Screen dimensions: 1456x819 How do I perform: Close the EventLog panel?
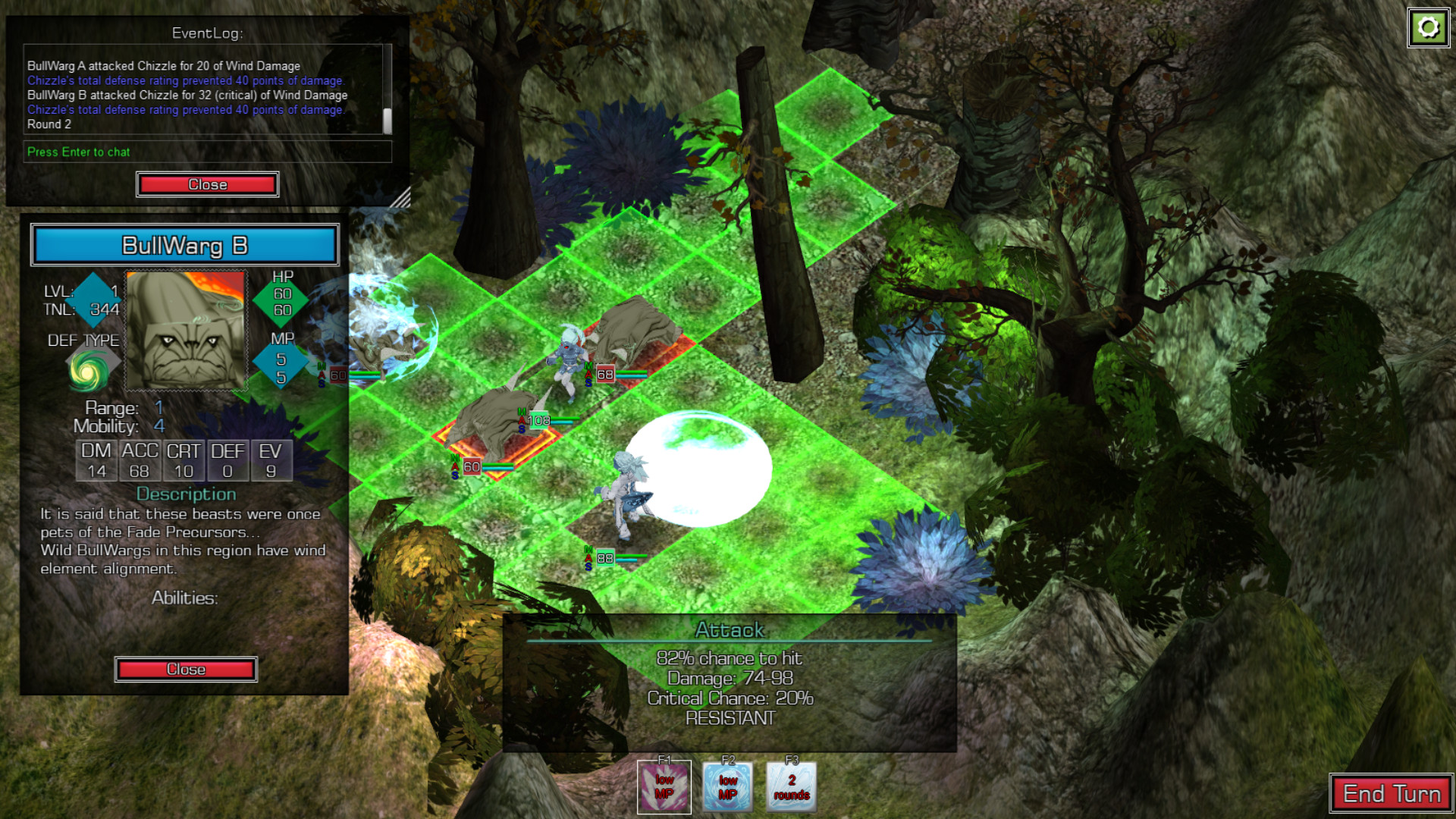pyautogui.click(x=207, y=184)
